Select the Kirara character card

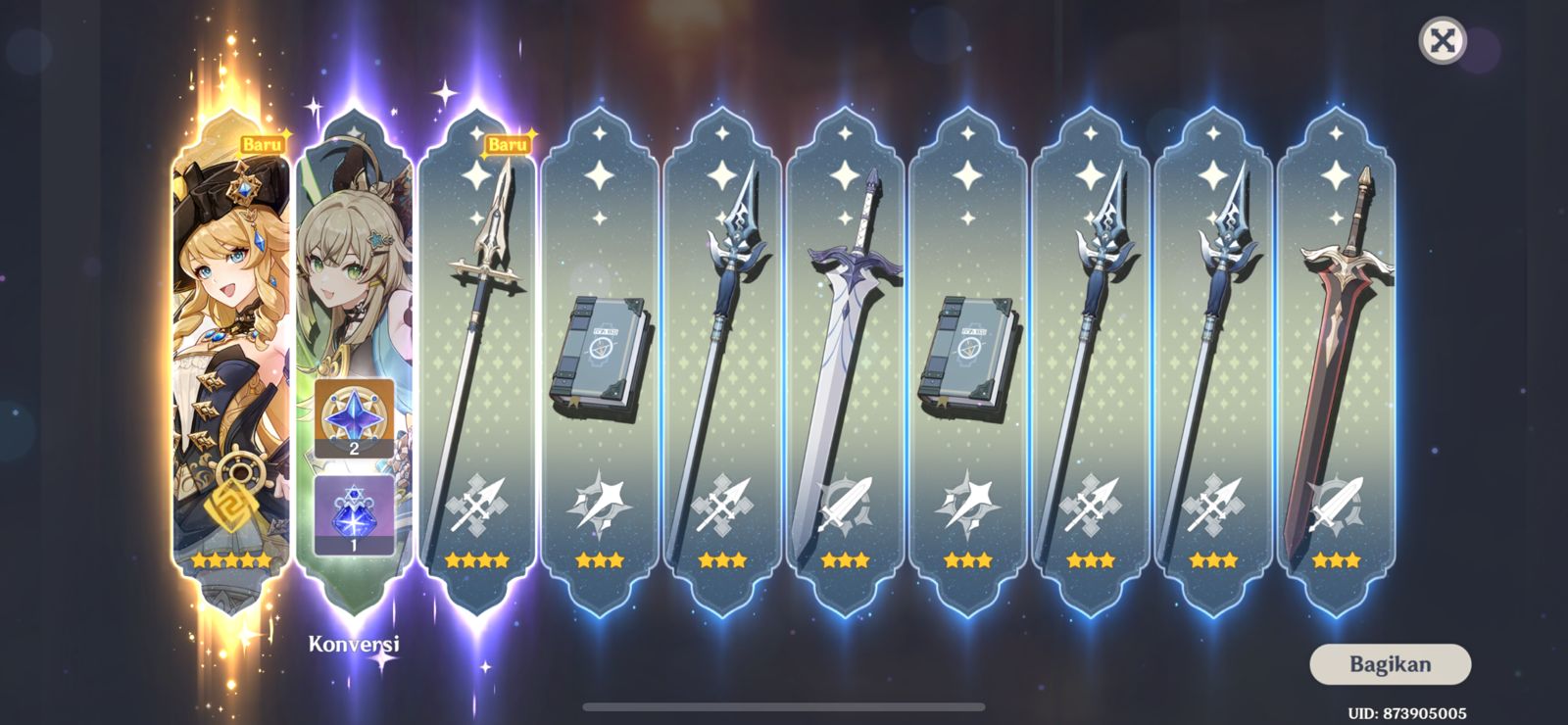pyautogui.click(x=355, y=274)
